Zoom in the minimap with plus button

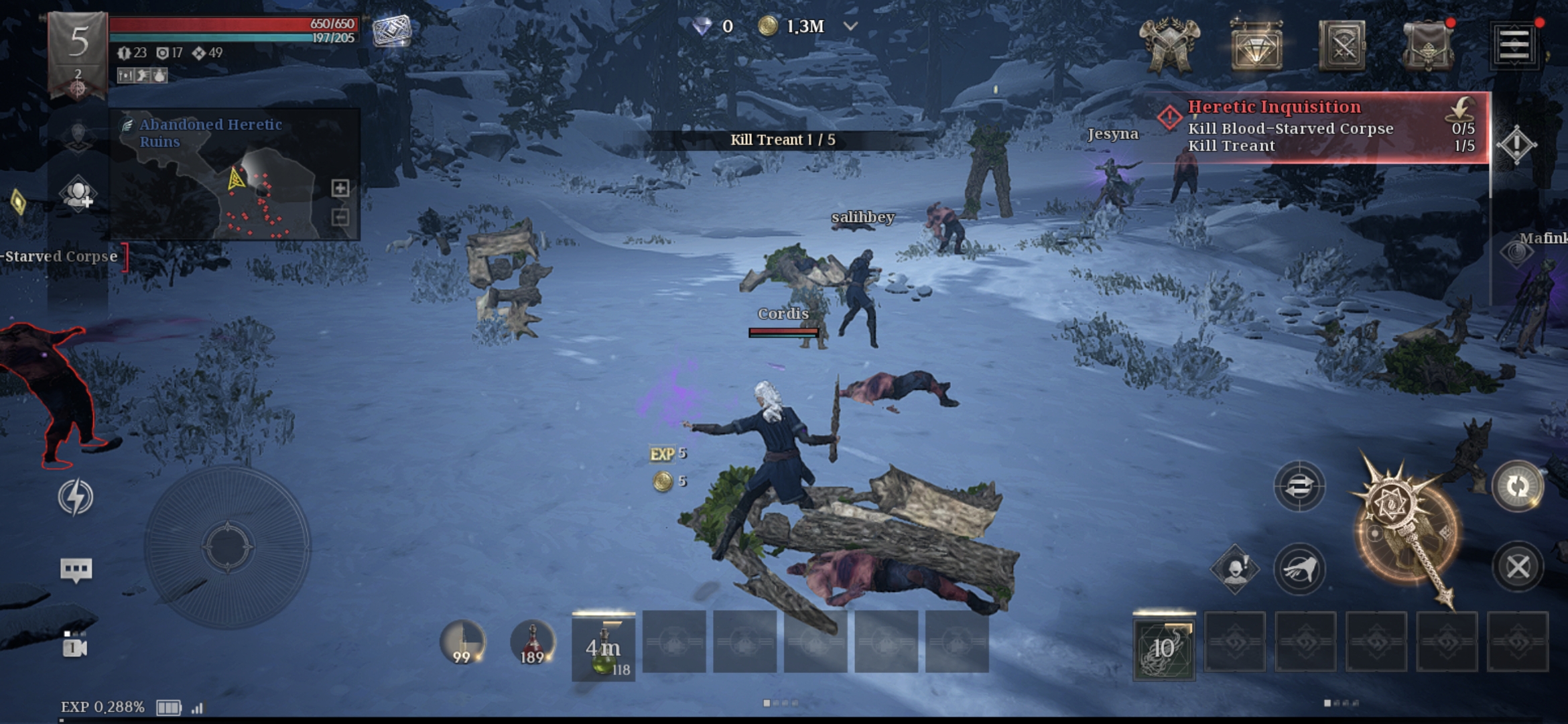pos(340,188)
